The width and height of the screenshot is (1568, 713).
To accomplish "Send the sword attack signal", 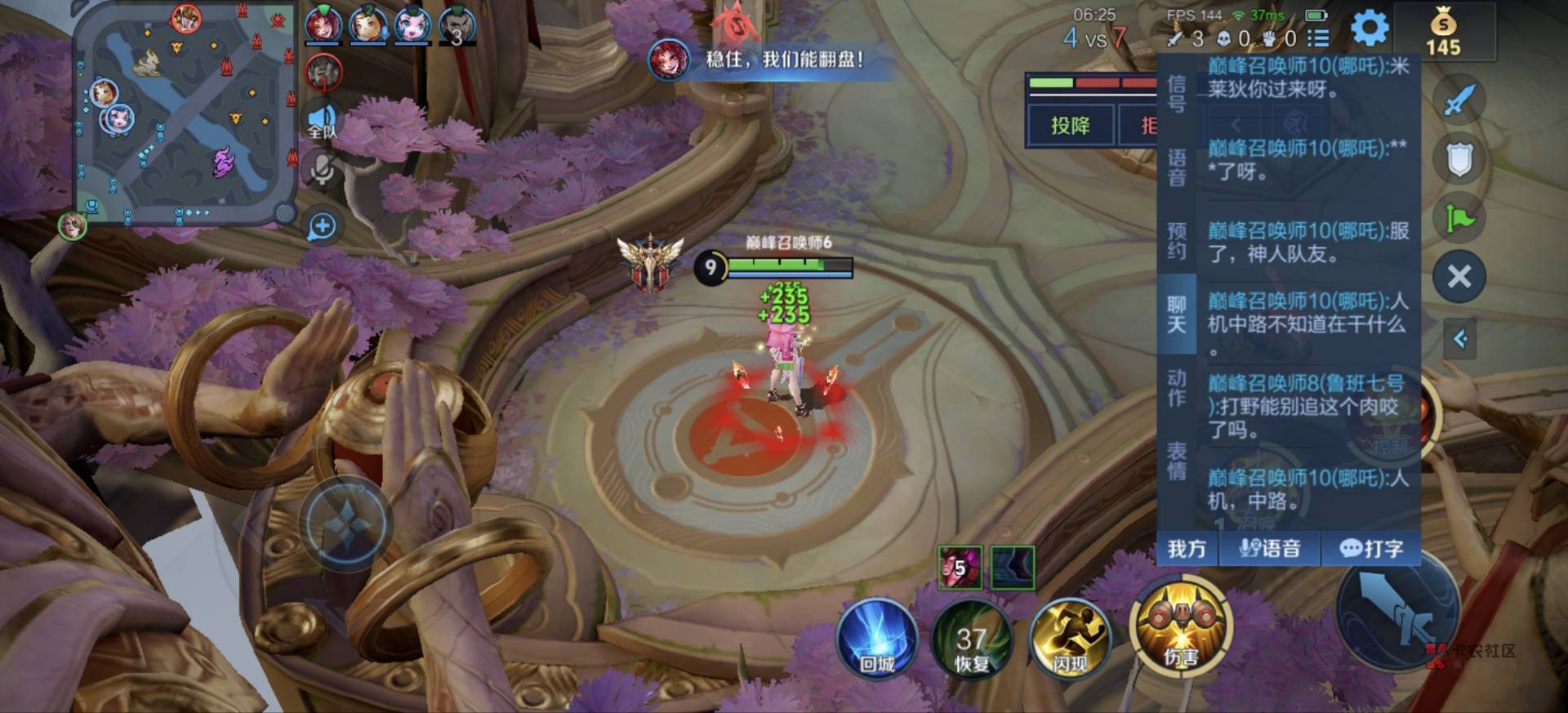I will click(1459, 100).
